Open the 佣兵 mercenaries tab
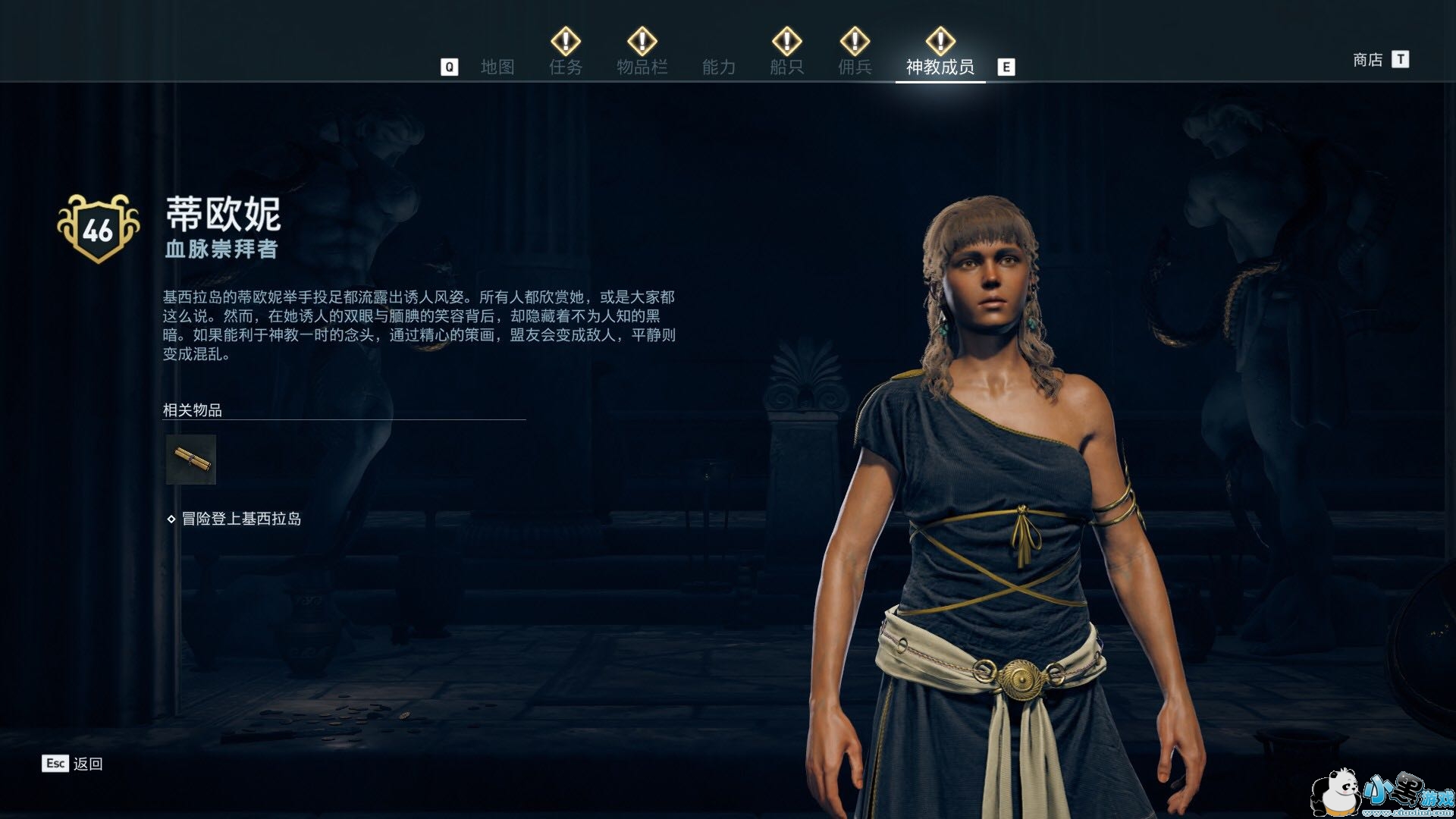 (x=855, y=67)
